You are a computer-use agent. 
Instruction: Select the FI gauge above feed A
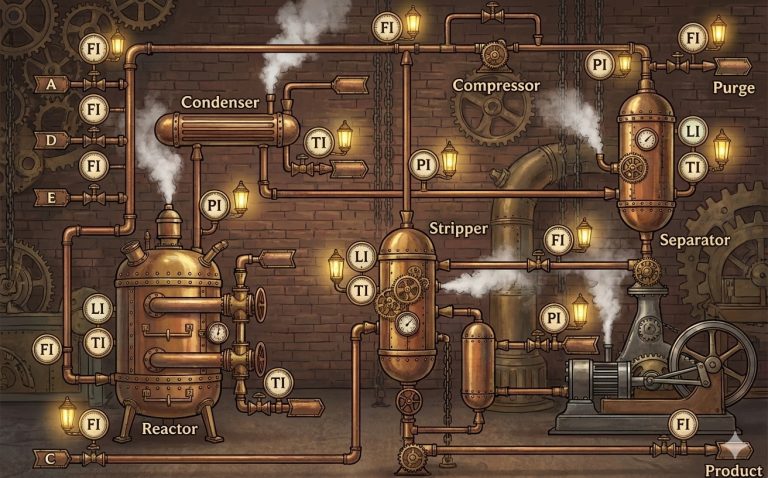tap(93, 48)
